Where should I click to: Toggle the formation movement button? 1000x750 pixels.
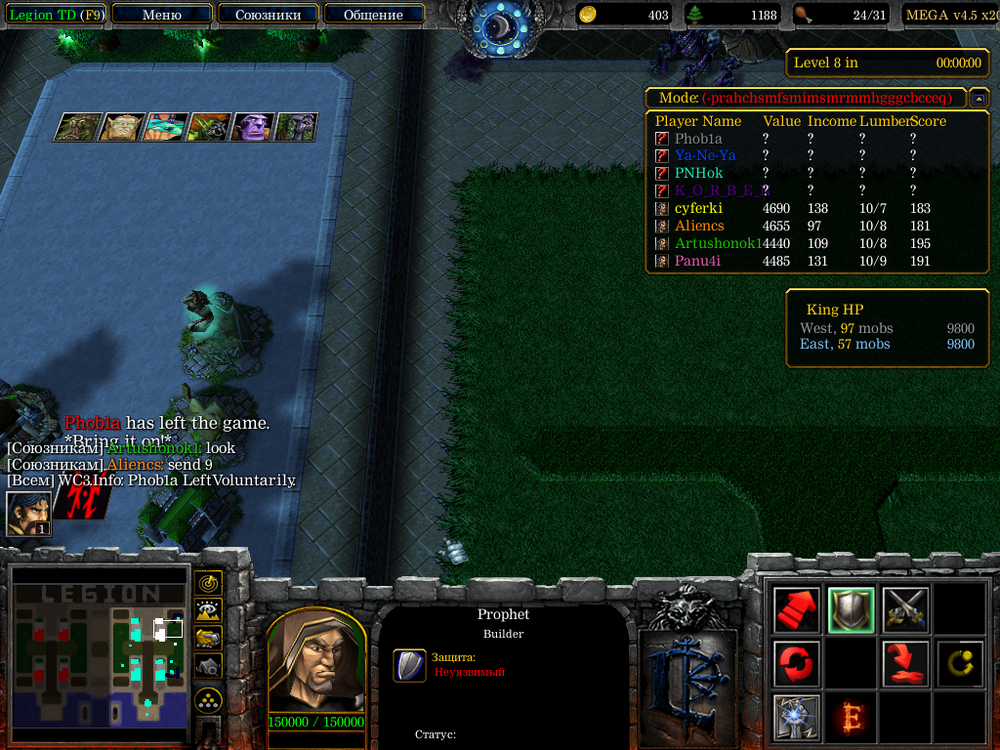click(x=208, y=698)
